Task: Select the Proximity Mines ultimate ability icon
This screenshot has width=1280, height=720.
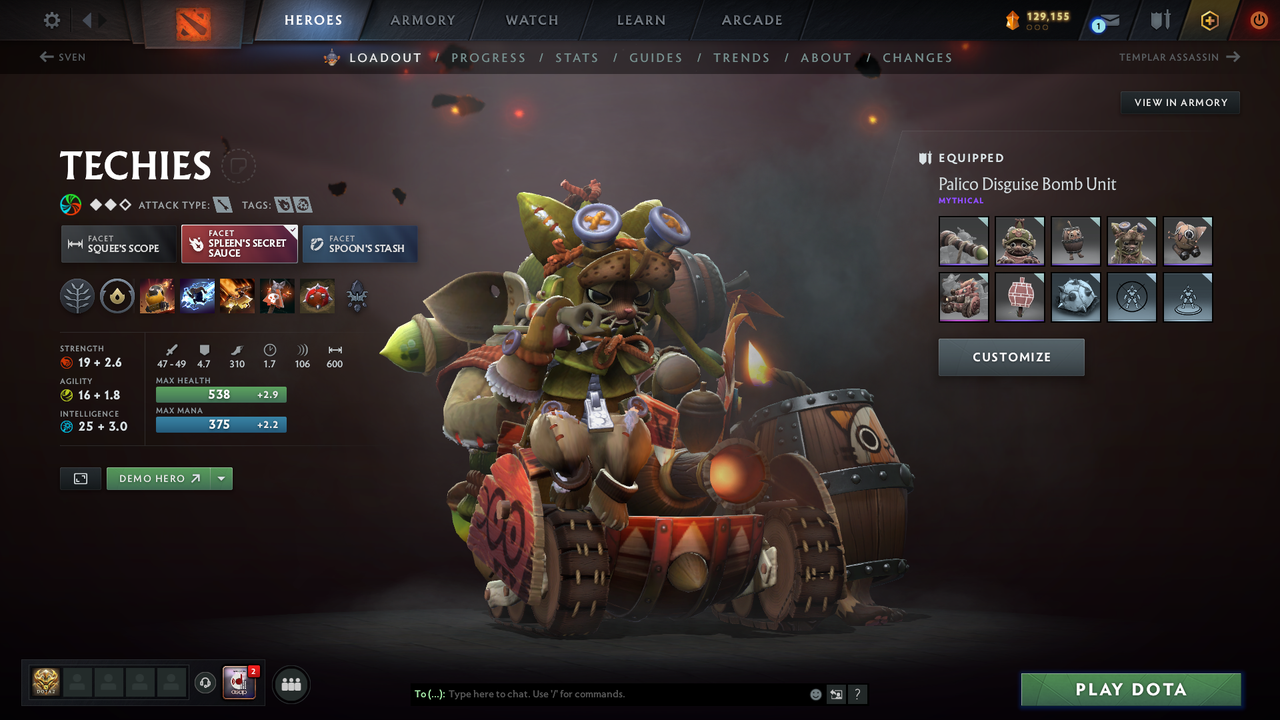Action: point(317,296)
